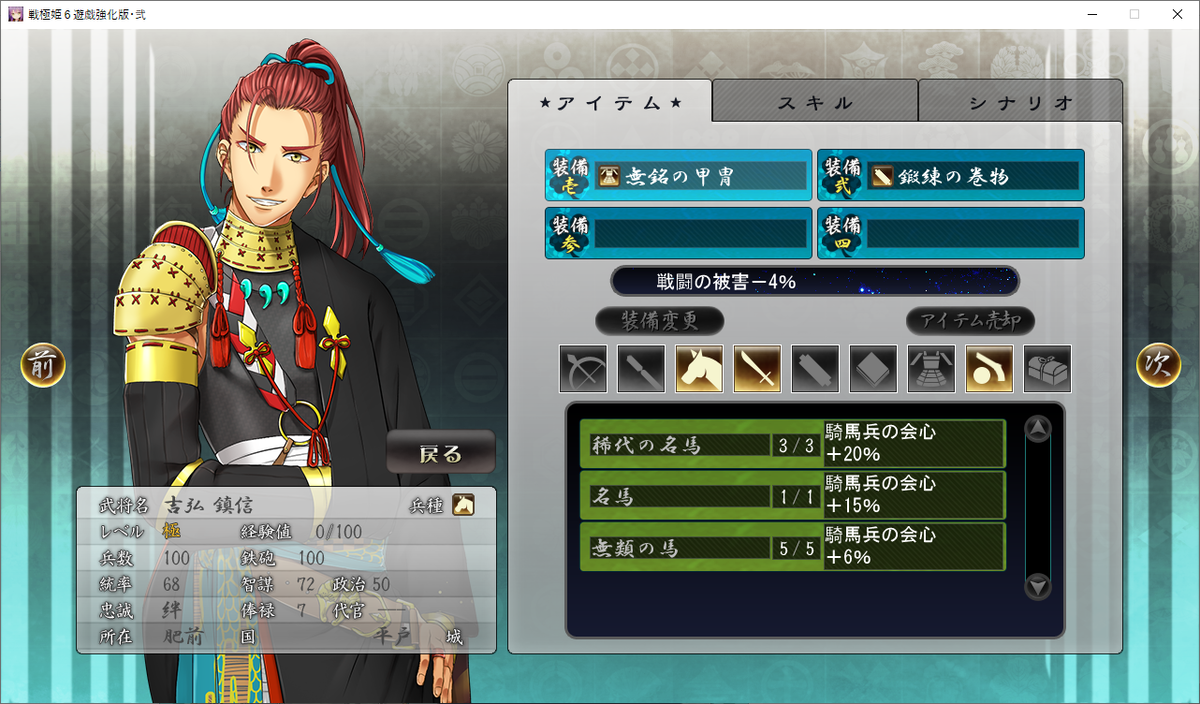Viewport: 1200px width, 704px height.
Task: Select the armor item category icon
Action: [x=931, y=369]
